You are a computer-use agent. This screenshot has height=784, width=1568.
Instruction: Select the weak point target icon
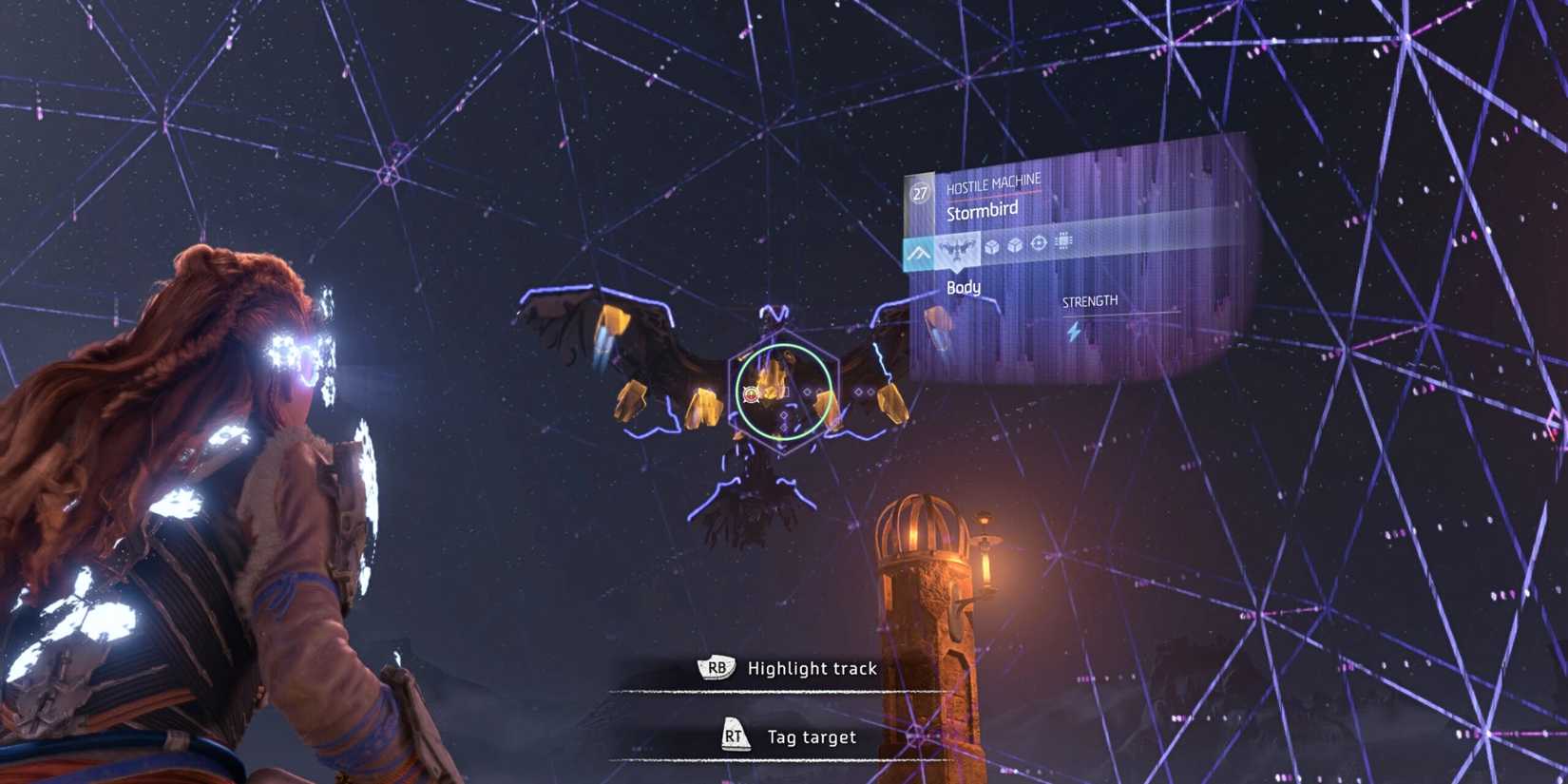coord(1039,245)
